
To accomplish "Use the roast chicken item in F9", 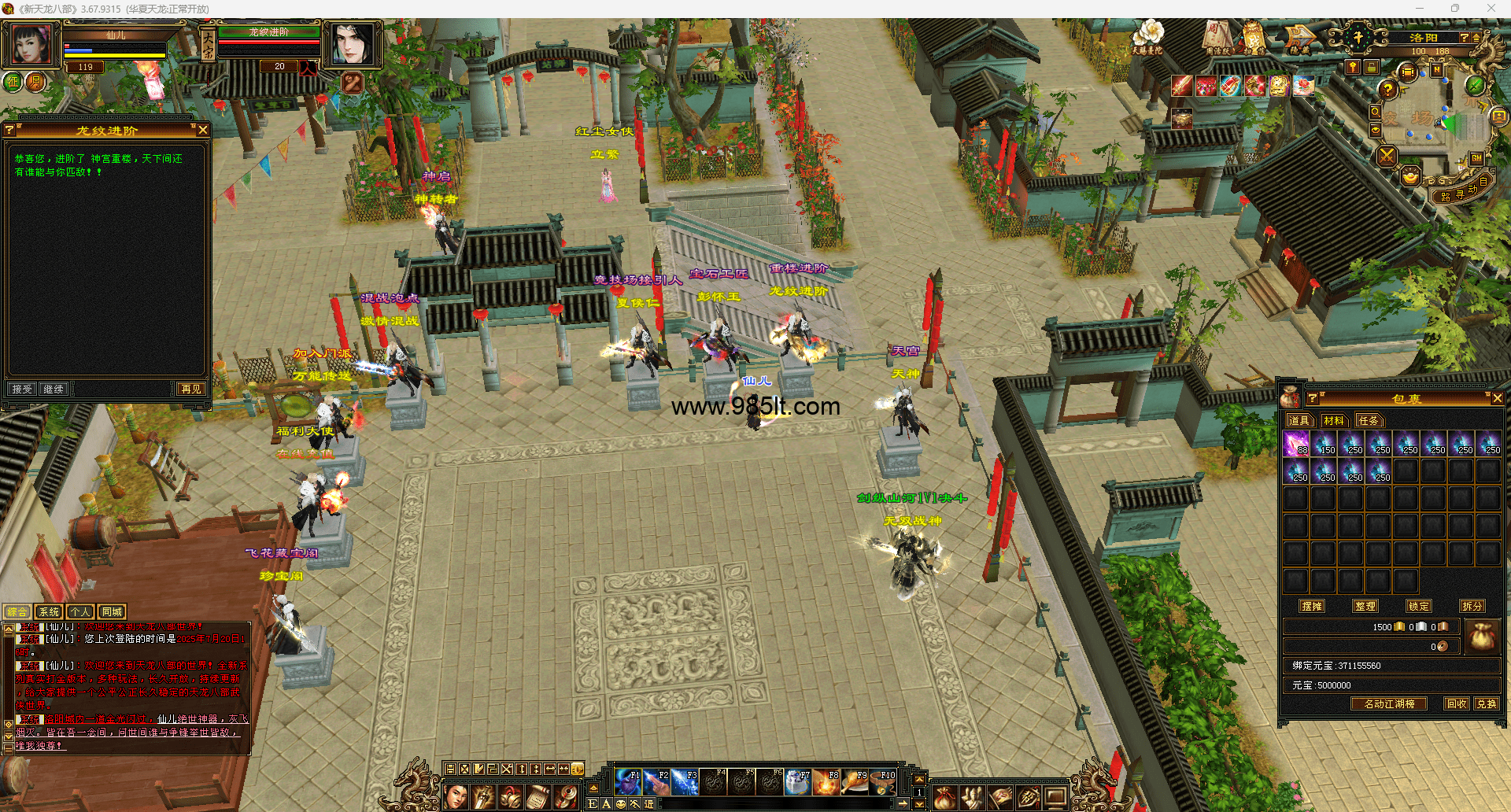I will point(855,783).
